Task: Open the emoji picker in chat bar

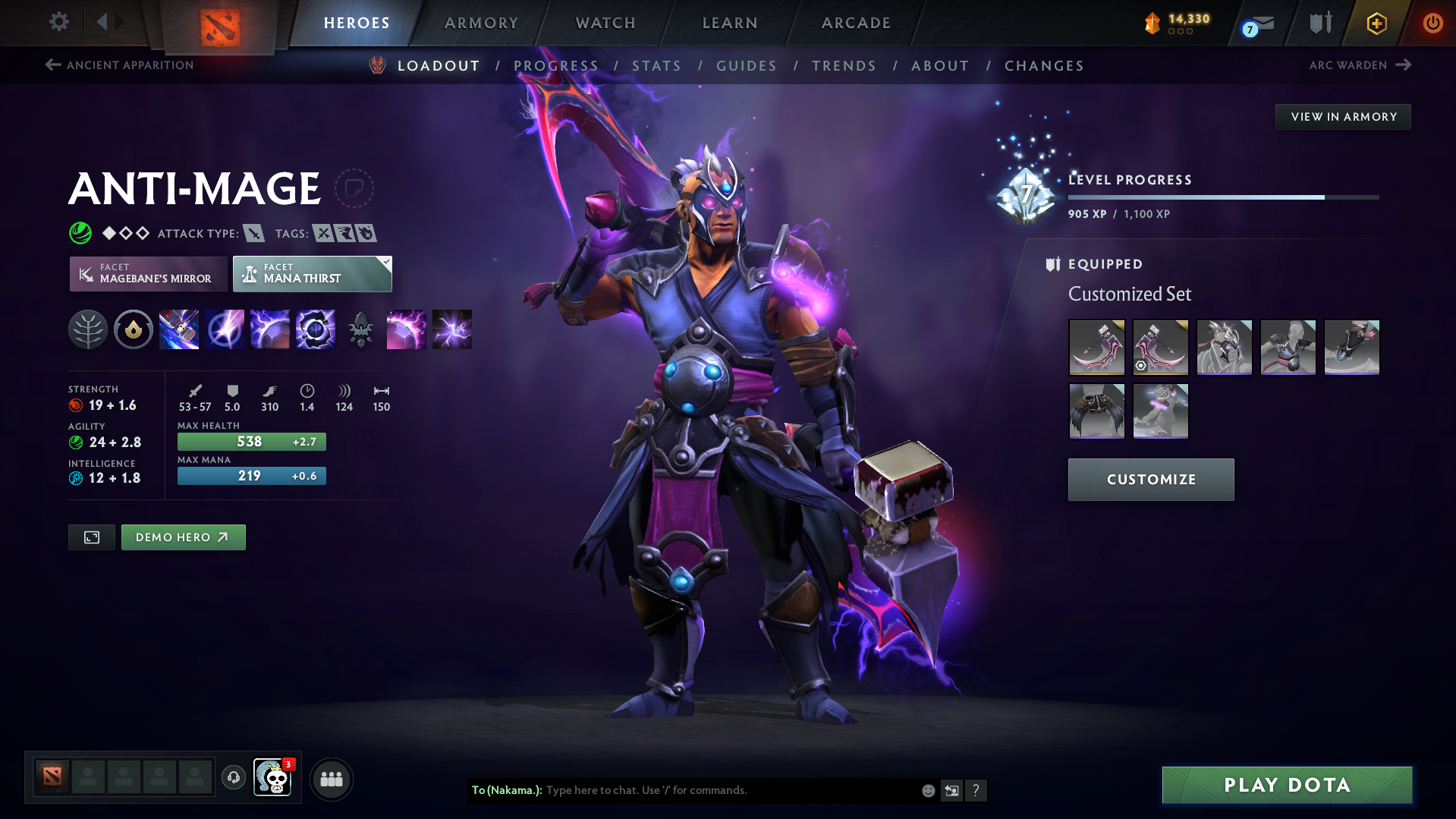Action: [927, 790]
